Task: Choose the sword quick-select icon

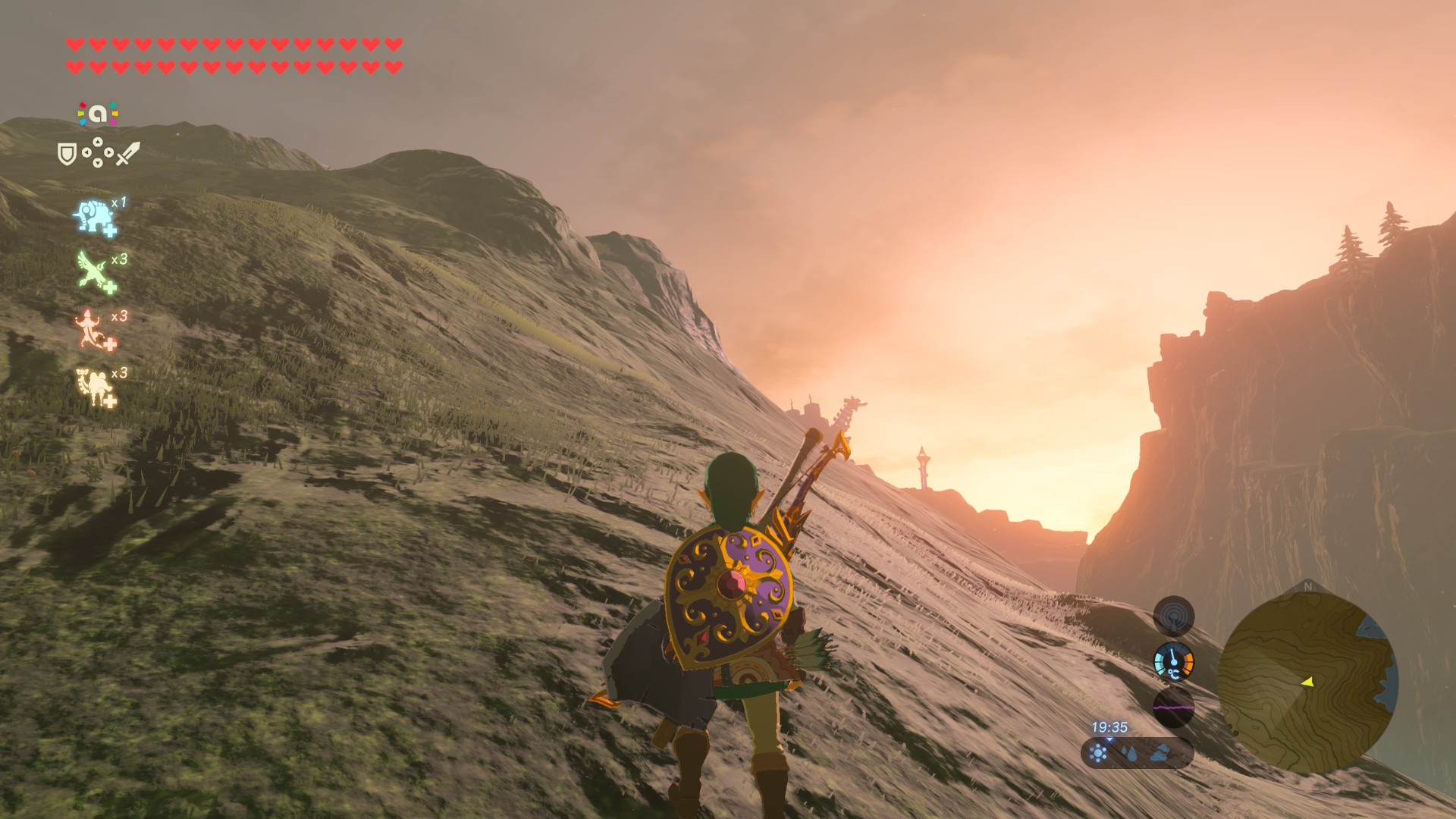Action: pyautogui.click(x=128, y=153)
